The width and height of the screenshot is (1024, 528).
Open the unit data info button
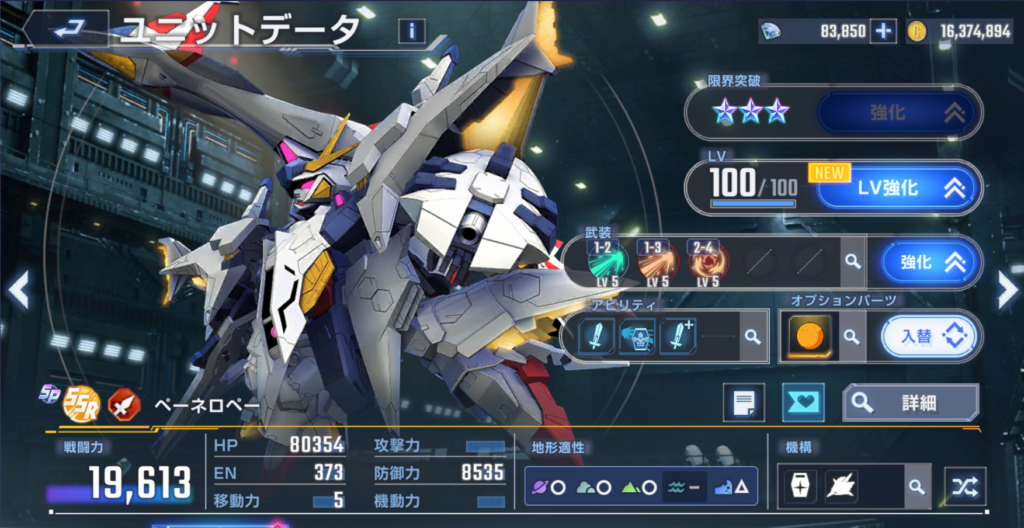[x=410, y=31]
